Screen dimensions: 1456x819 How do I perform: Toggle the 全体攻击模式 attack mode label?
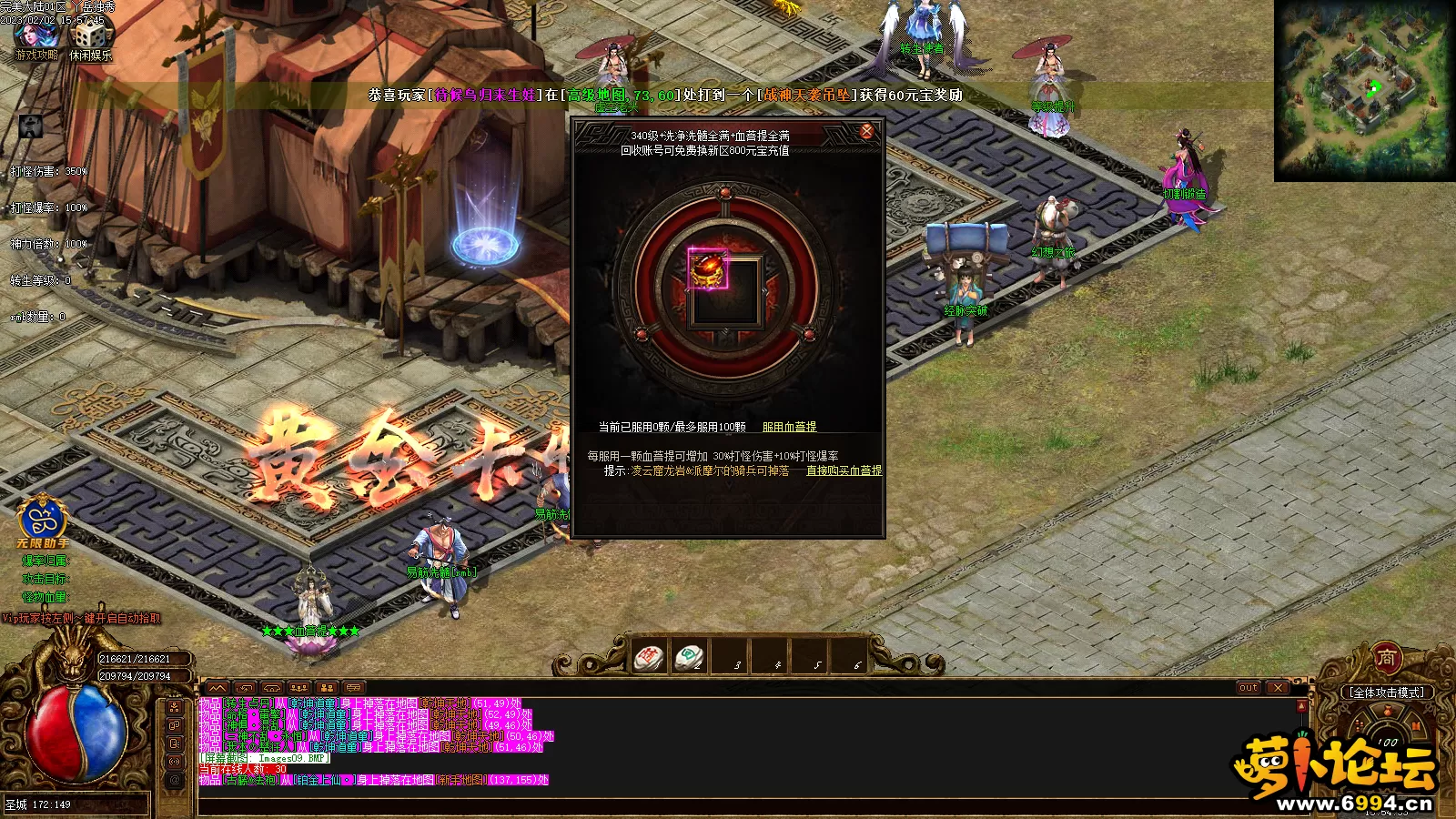click(x=1386, y=693)
